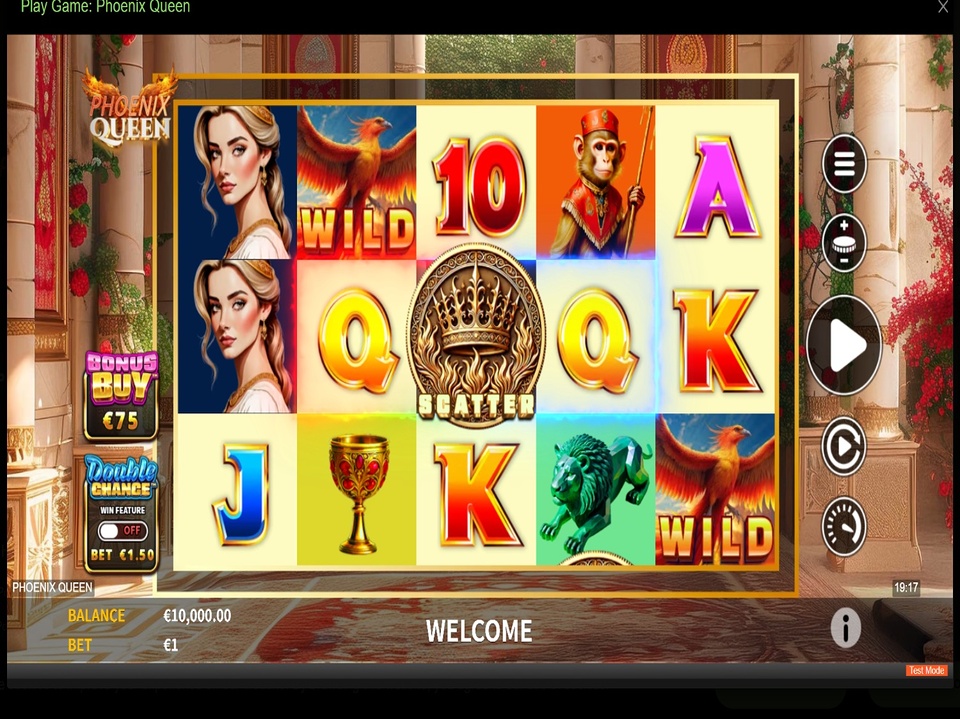Viewport: 960px width, 719px height.
Task: Adjust bet with the coin stake button
Action: point(844,243)
